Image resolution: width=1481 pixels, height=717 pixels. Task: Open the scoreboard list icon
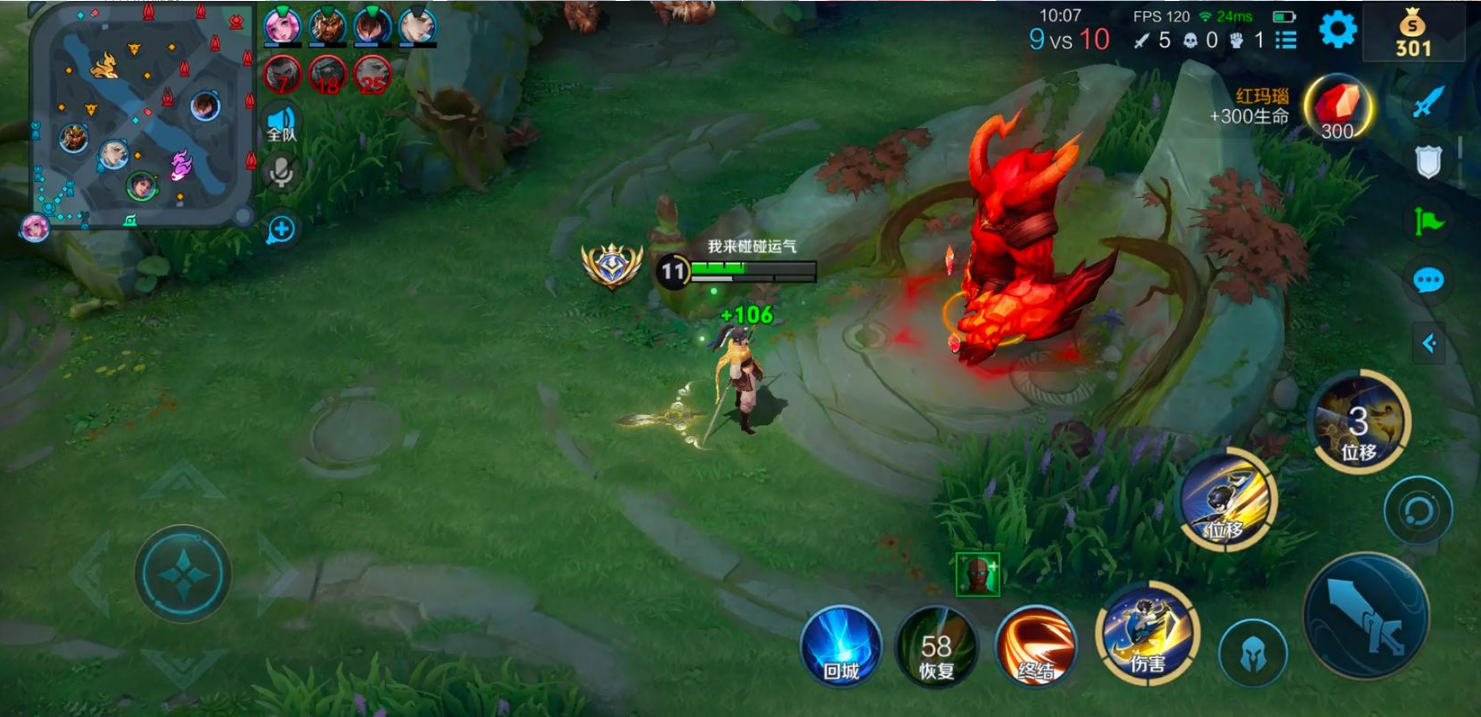click(x=1286, y=40)
